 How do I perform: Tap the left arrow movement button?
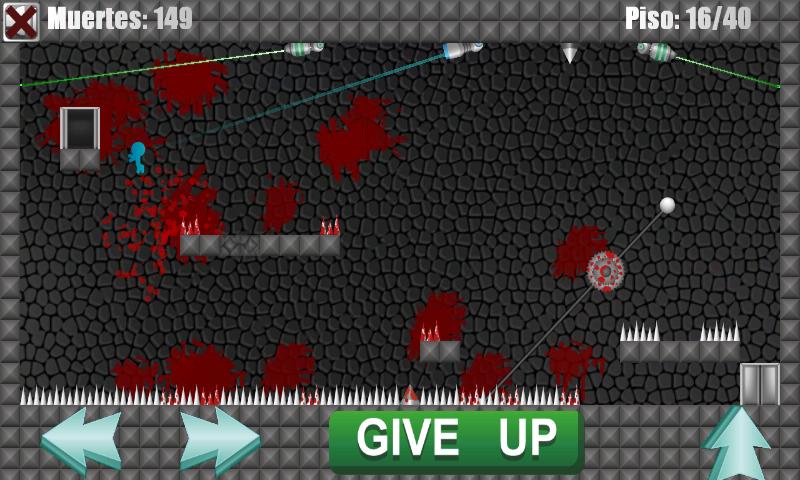(x=82, y=440)
